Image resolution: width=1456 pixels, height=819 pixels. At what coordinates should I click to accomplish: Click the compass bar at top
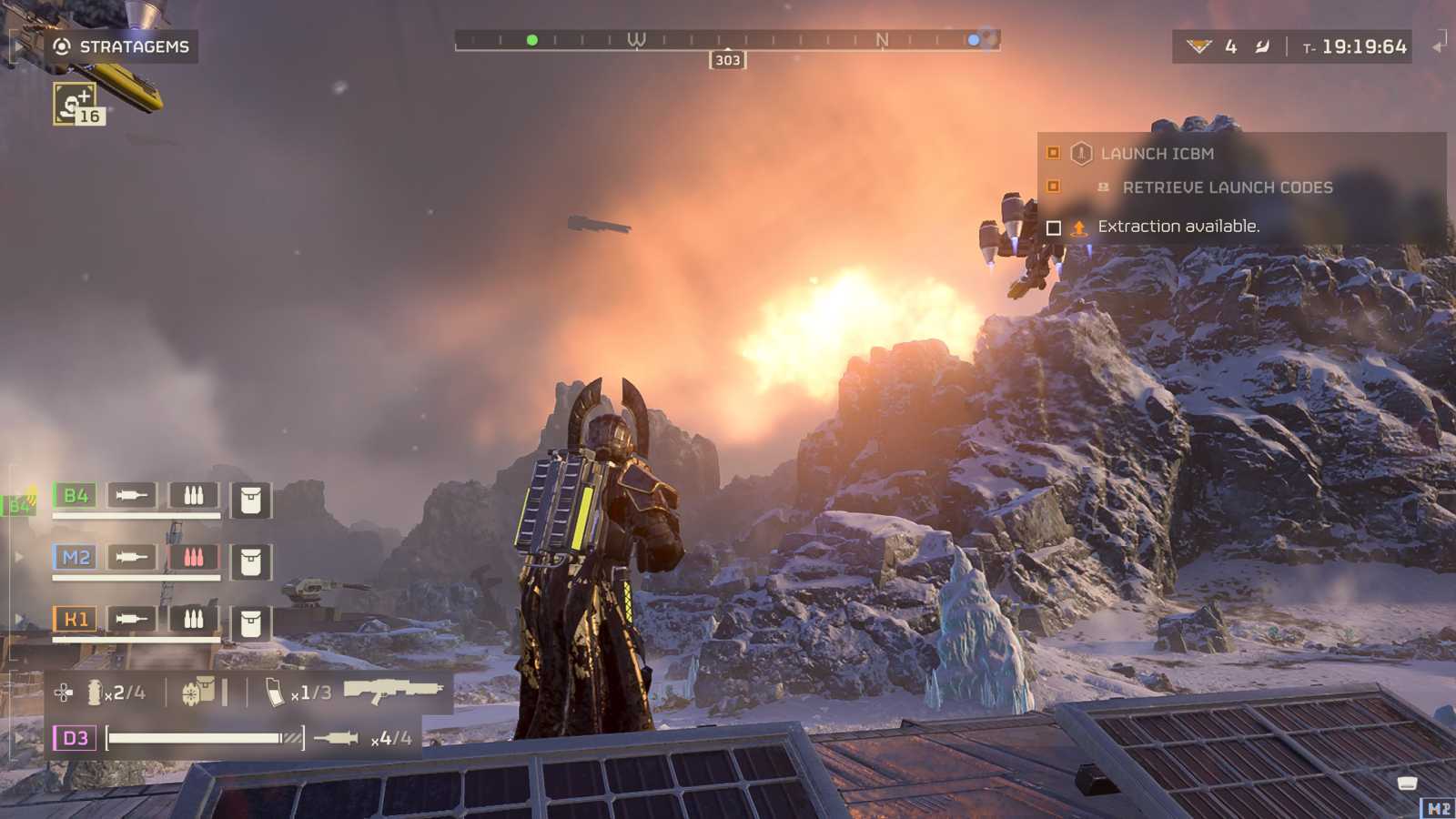tap(727, 40)
